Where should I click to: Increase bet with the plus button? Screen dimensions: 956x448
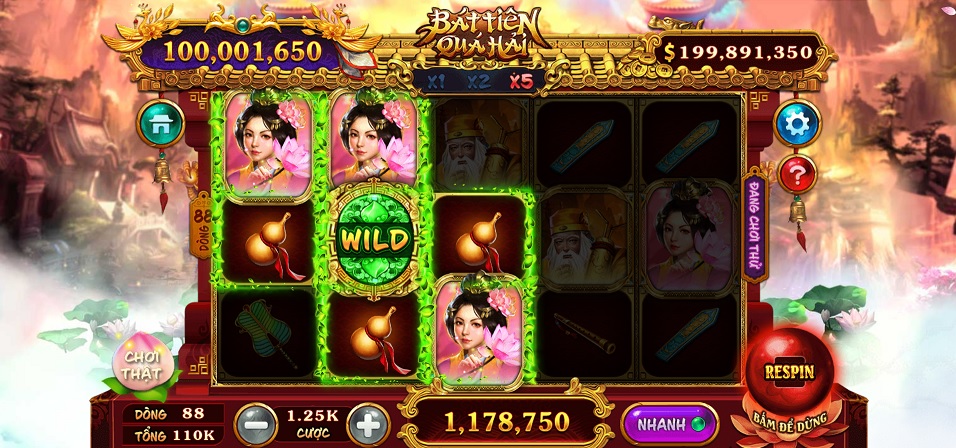pos(368,424)
